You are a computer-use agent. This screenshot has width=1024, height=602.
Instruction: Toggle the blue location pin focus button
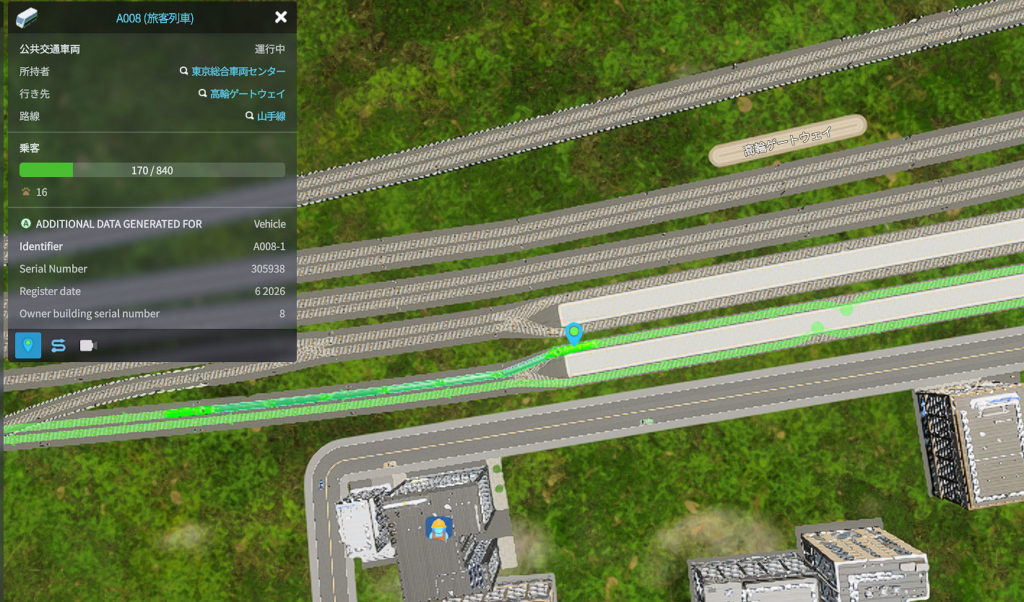(28, 345)
